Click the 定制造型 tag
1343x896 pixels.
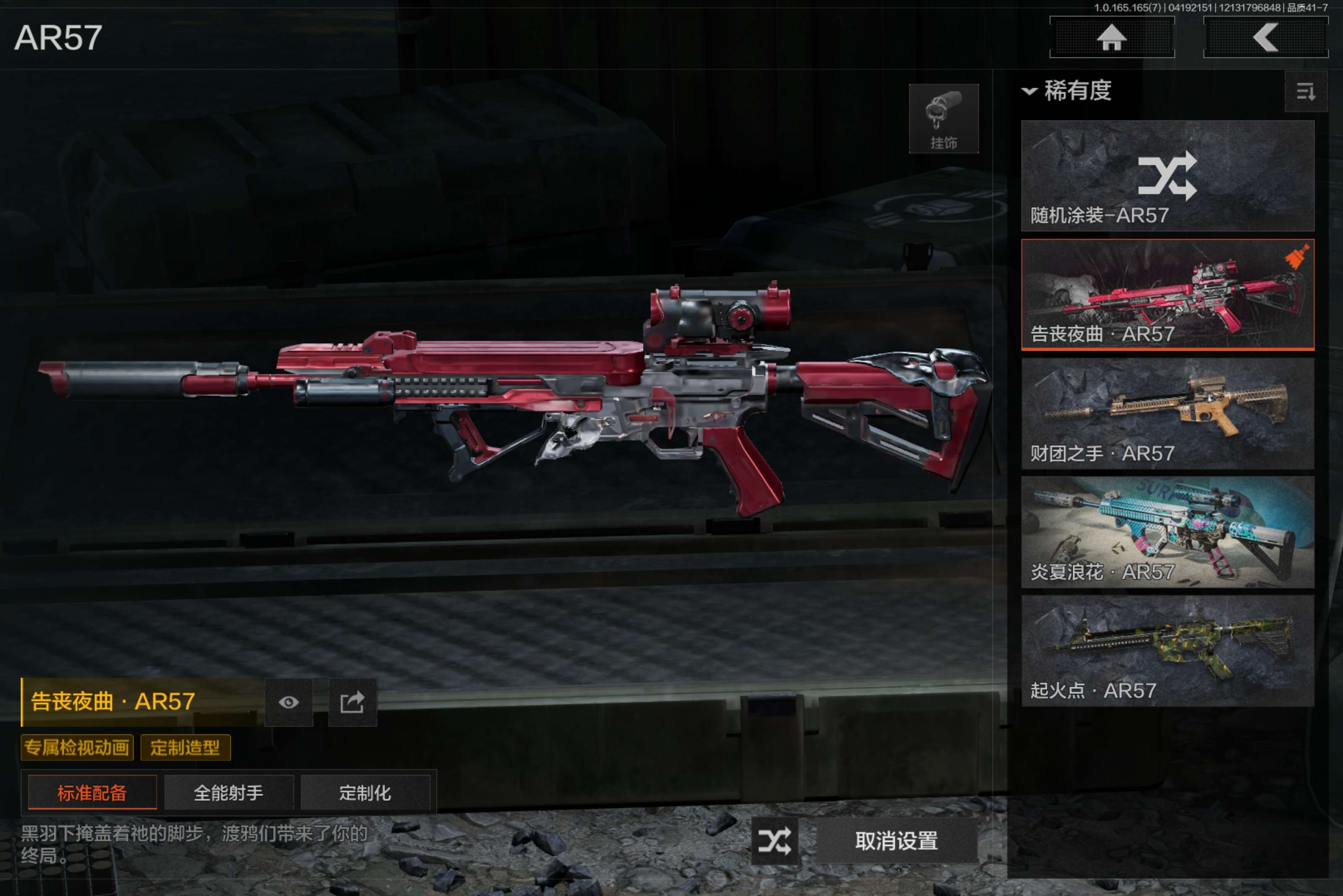(185, 748)
